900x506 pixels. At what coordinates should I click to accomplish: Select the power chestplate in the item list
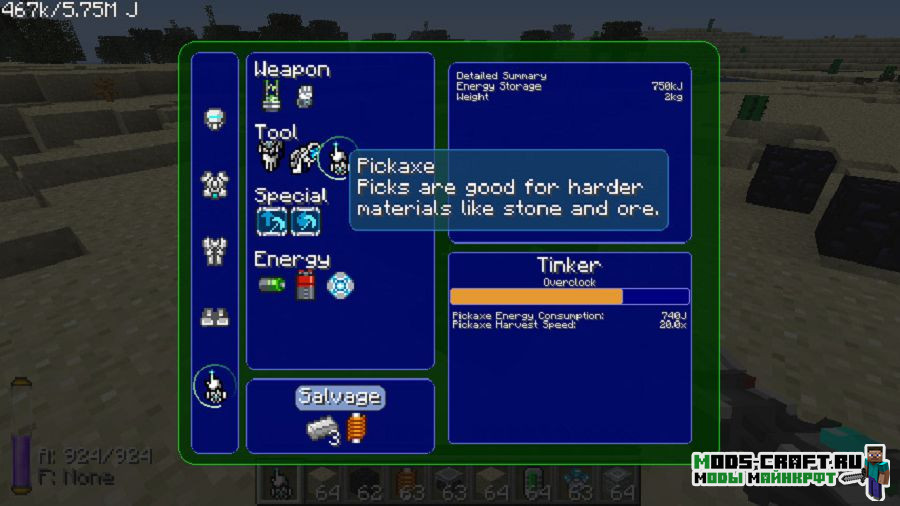click(215, 183)
